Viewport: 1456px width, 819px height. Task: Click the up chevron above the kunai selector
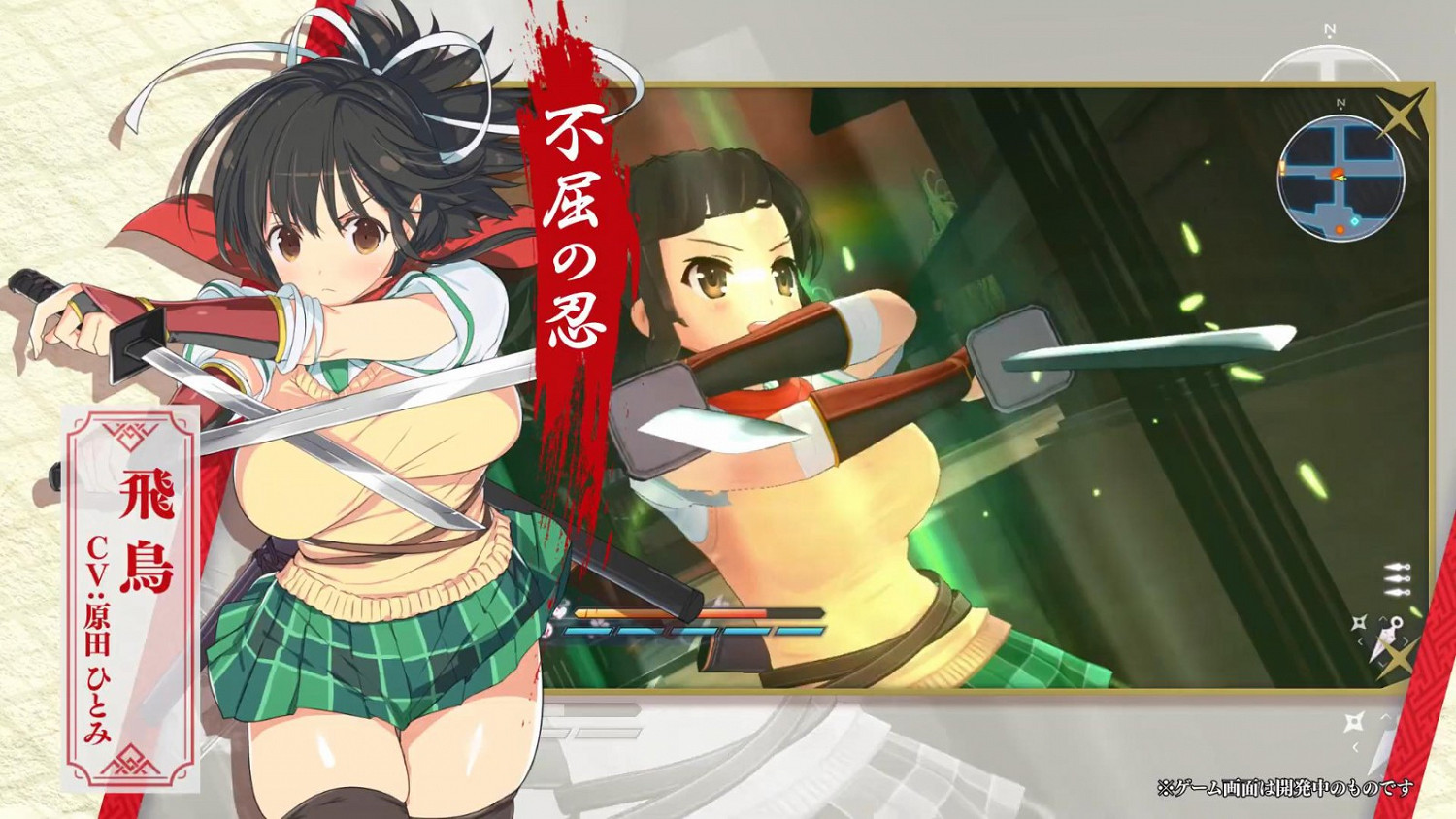click(1383, 618)
